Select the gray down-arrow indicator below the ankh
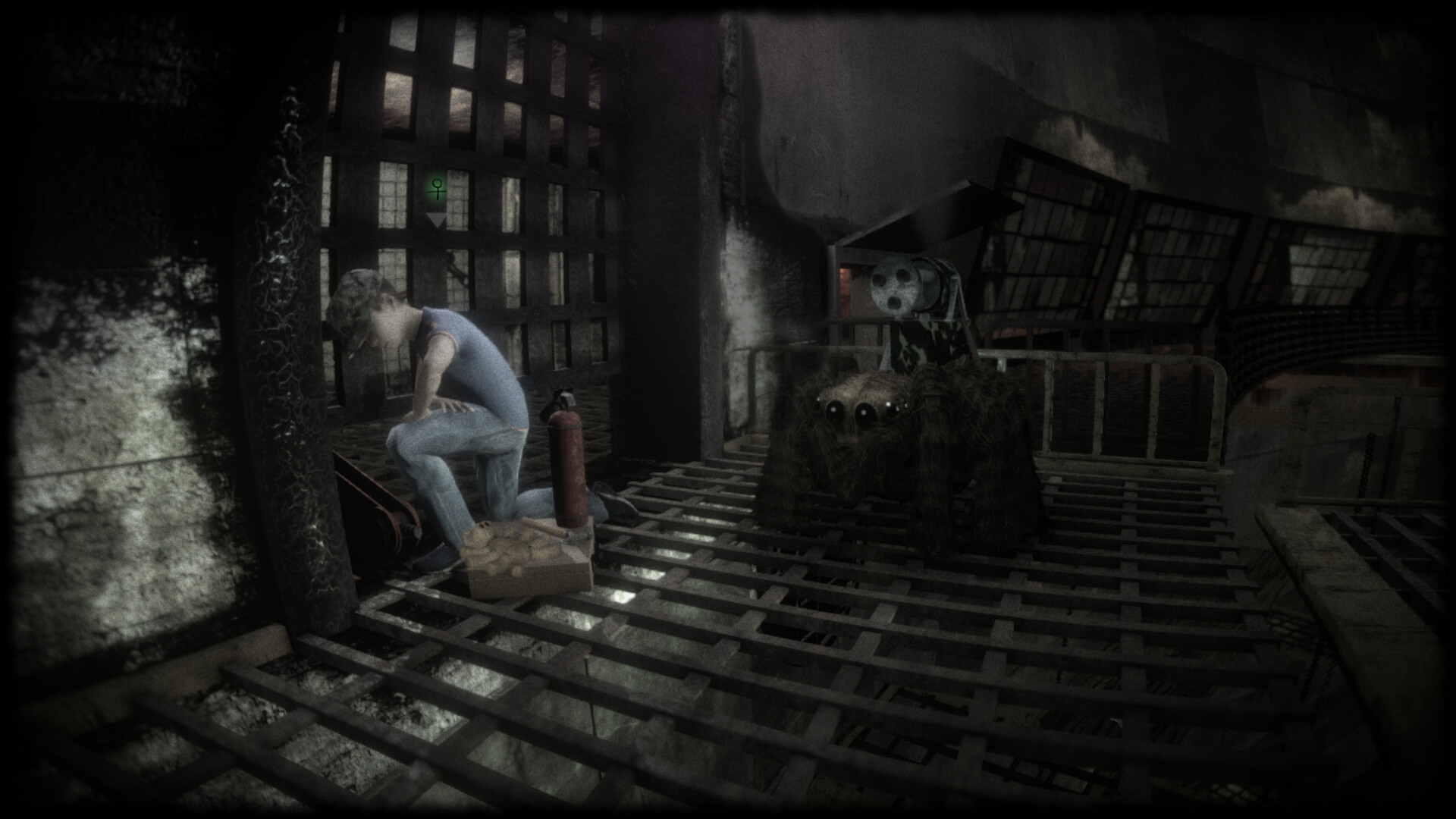Image resolution: width=1456 pixels, height=819 pixels. click(436, 220)
